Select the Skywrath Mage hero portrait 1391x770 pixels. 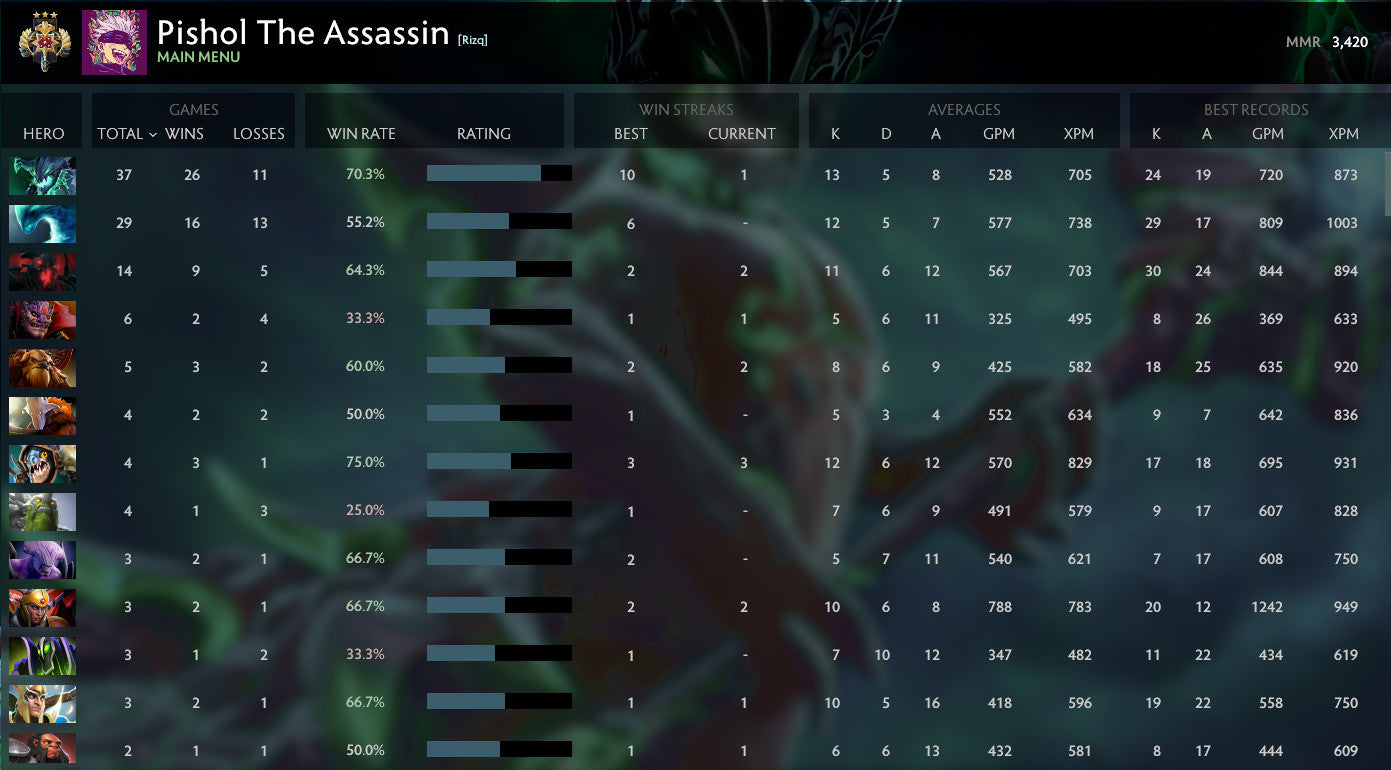pyautogui.click(x=42, y=703)
